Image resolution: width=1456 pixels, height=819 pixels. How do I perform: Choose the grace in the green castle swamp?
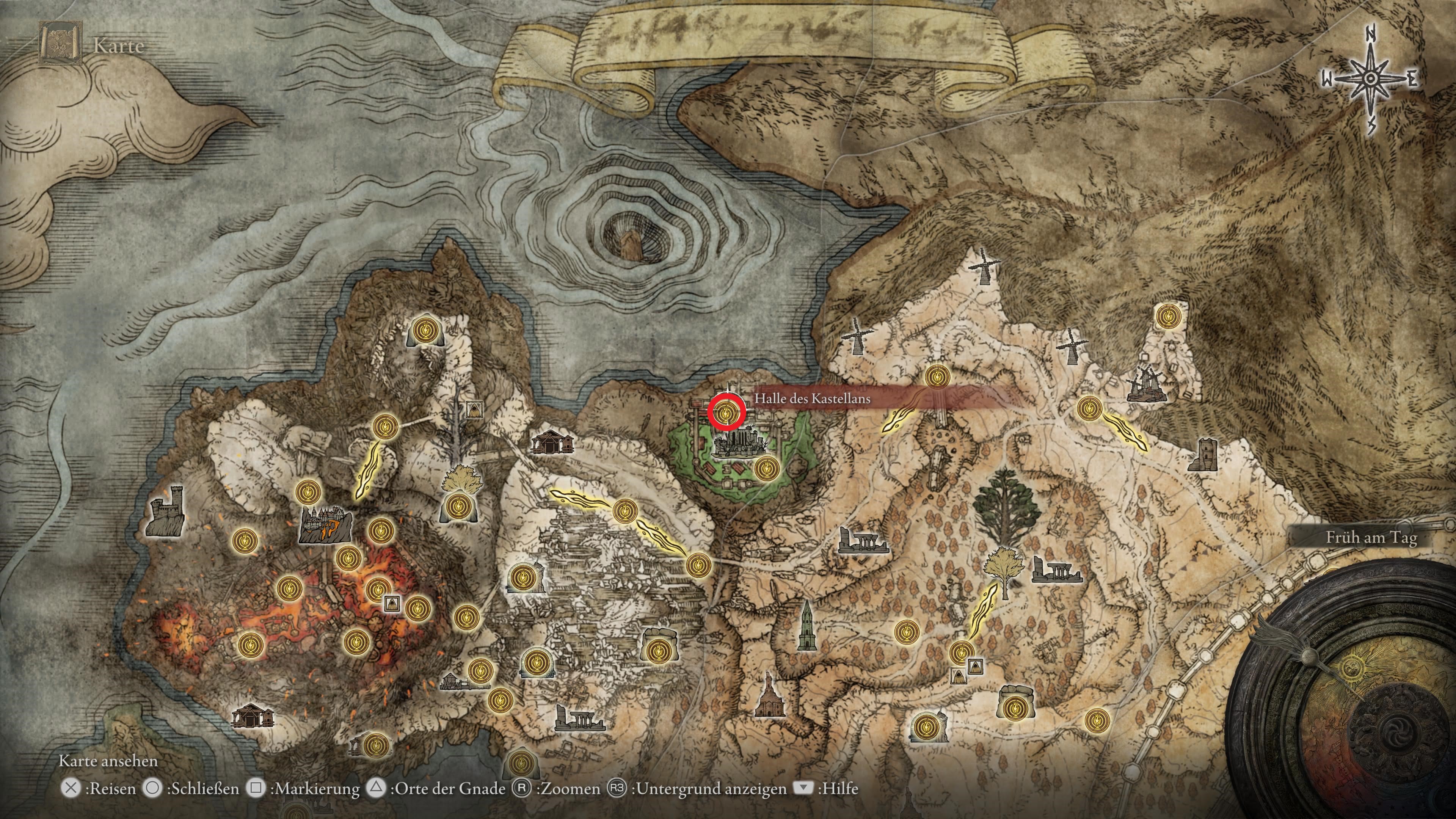[766, 469]
